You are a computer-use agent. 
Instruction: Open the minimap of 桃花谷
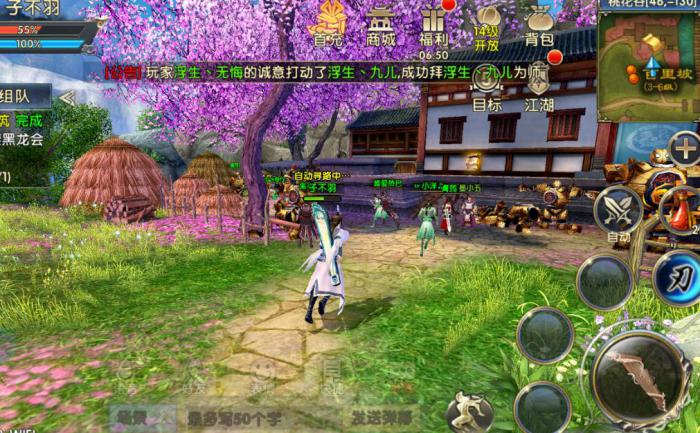coord(647,64)
